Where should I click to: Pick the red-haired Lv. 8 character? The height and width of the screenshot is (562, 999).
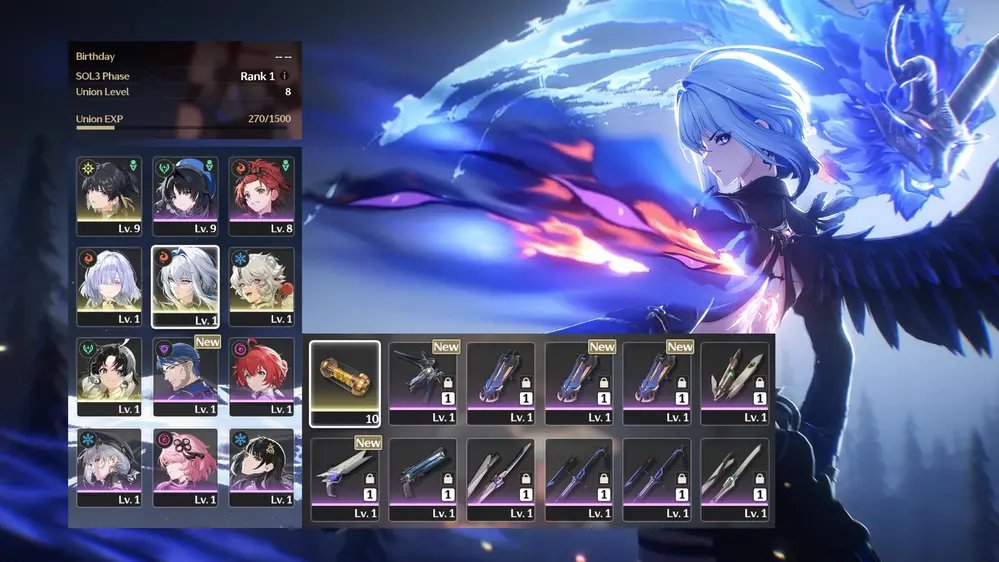[262, 195]
